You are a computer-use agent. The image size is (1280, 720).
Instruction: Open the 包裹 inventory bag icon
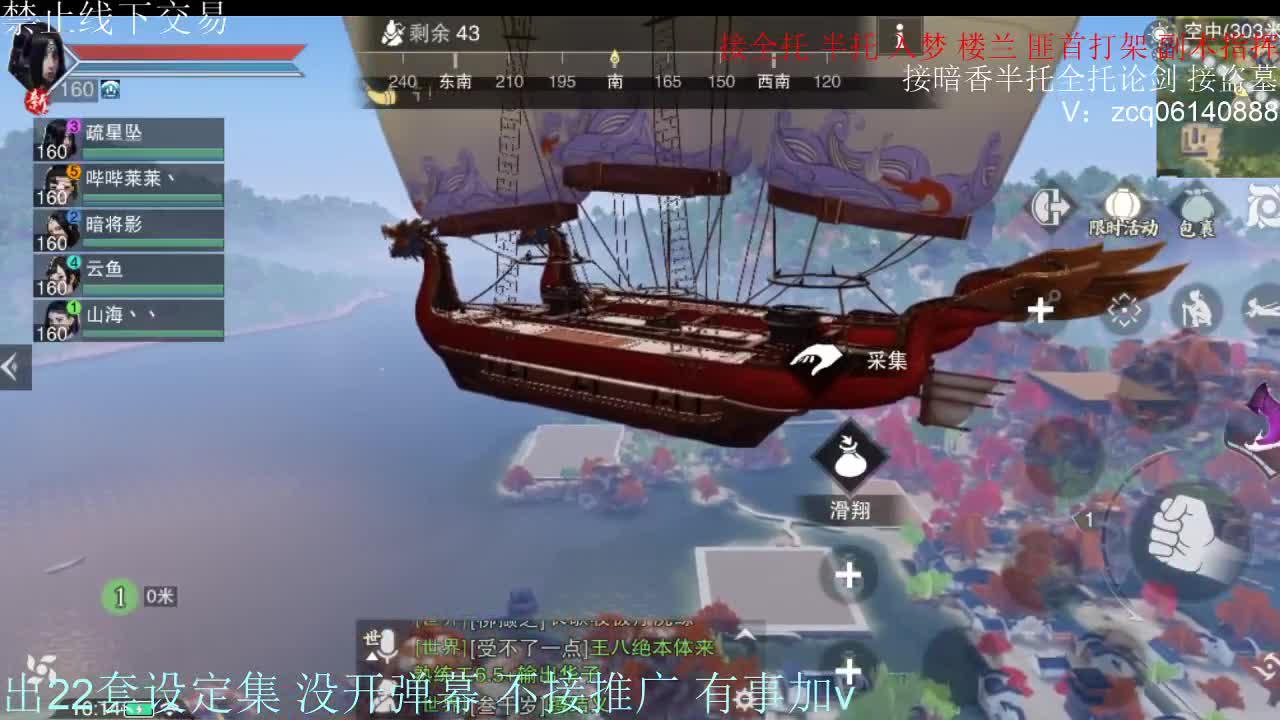1196,206
